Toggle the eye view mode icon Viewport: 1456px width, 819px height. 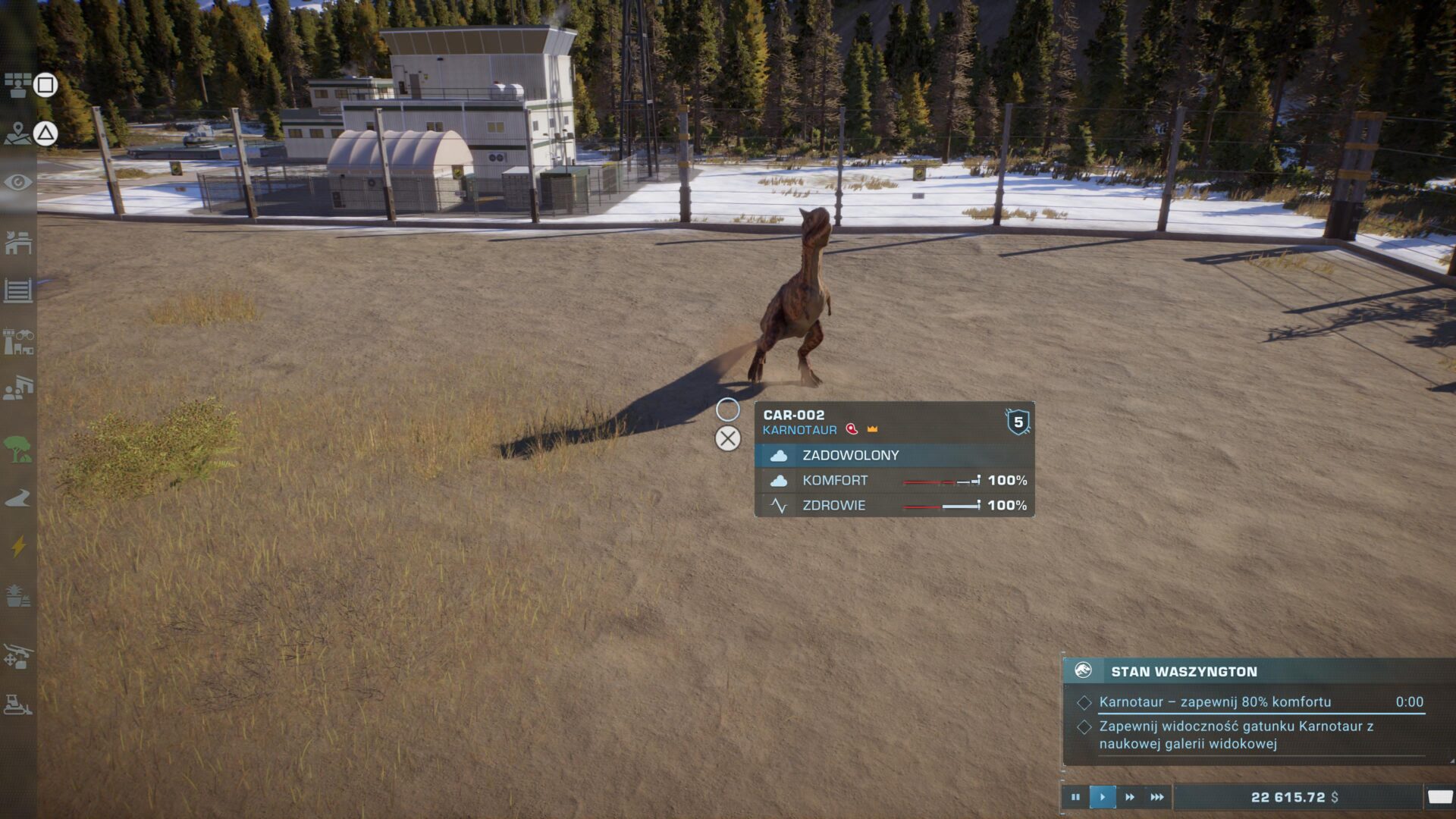tap(18, 183)
